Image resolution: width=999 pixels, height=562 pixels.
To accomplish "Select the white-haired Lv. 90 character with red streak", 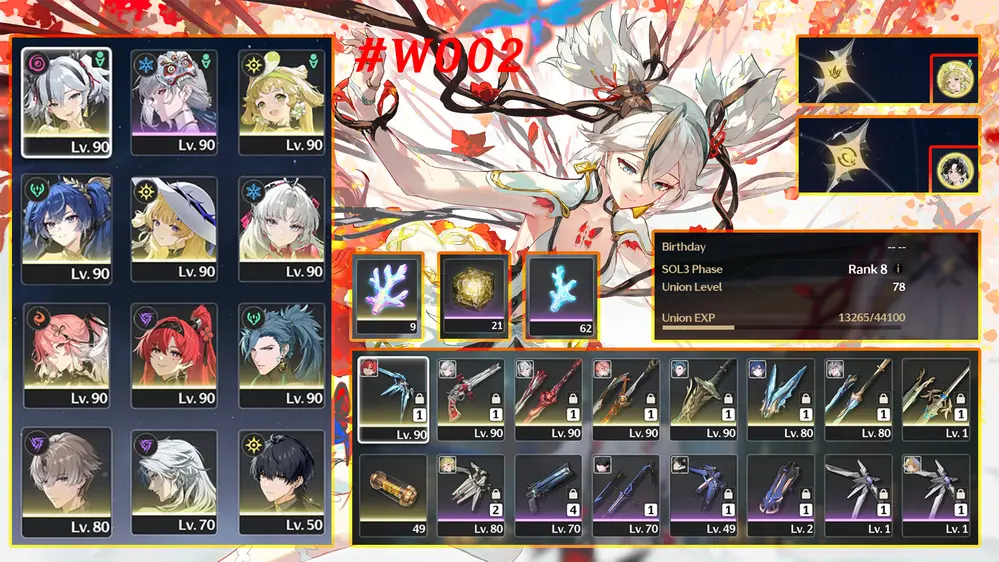I will (x=66, y=100).
